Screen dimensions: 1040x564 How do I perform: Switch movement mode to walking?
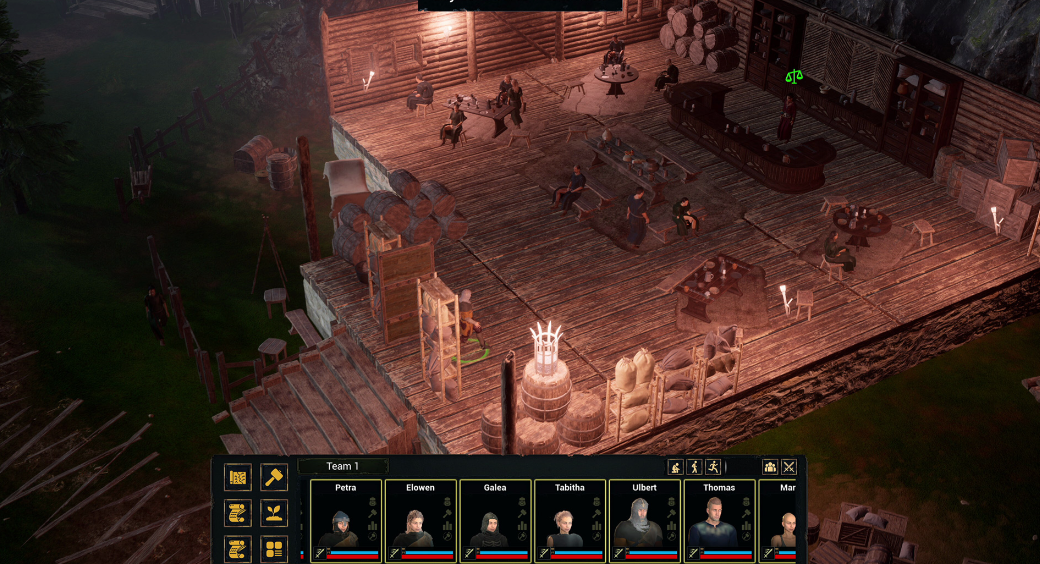694,467
